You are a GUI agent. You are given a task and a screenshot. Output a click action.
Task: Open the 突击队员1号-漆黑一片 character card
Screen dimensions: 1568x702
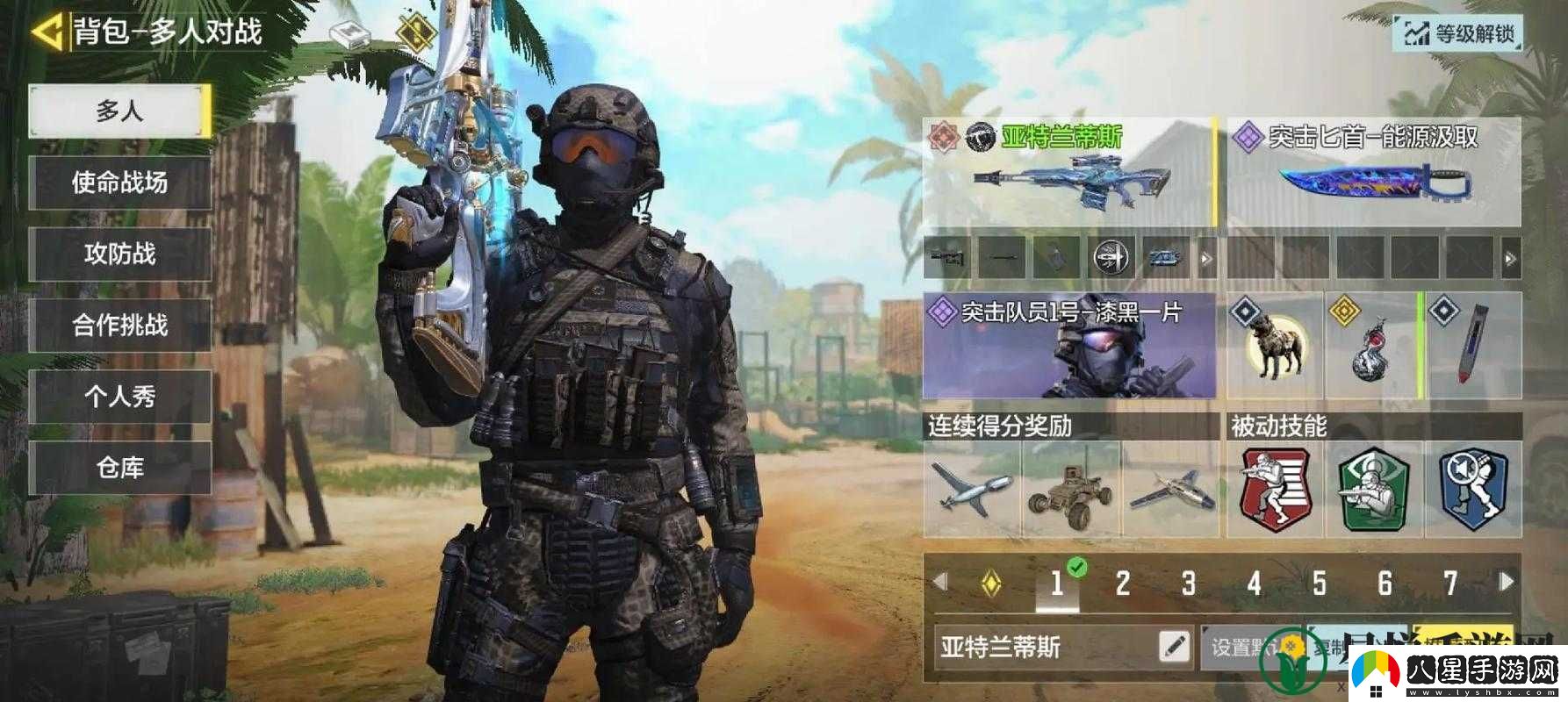[x=1068, y=346]
